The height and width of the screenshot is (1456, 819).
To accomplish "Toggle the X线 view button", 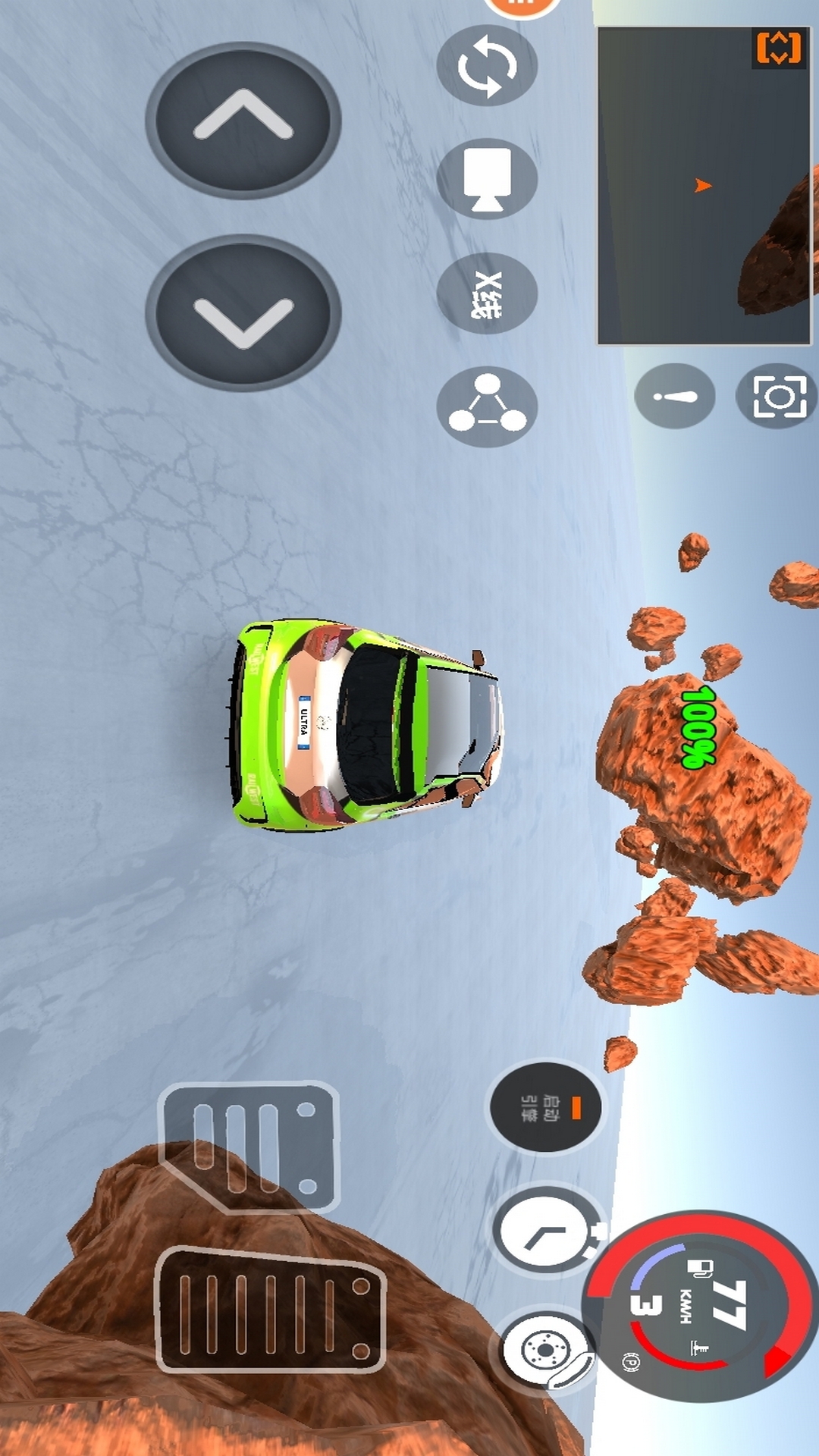I will 487,293.
